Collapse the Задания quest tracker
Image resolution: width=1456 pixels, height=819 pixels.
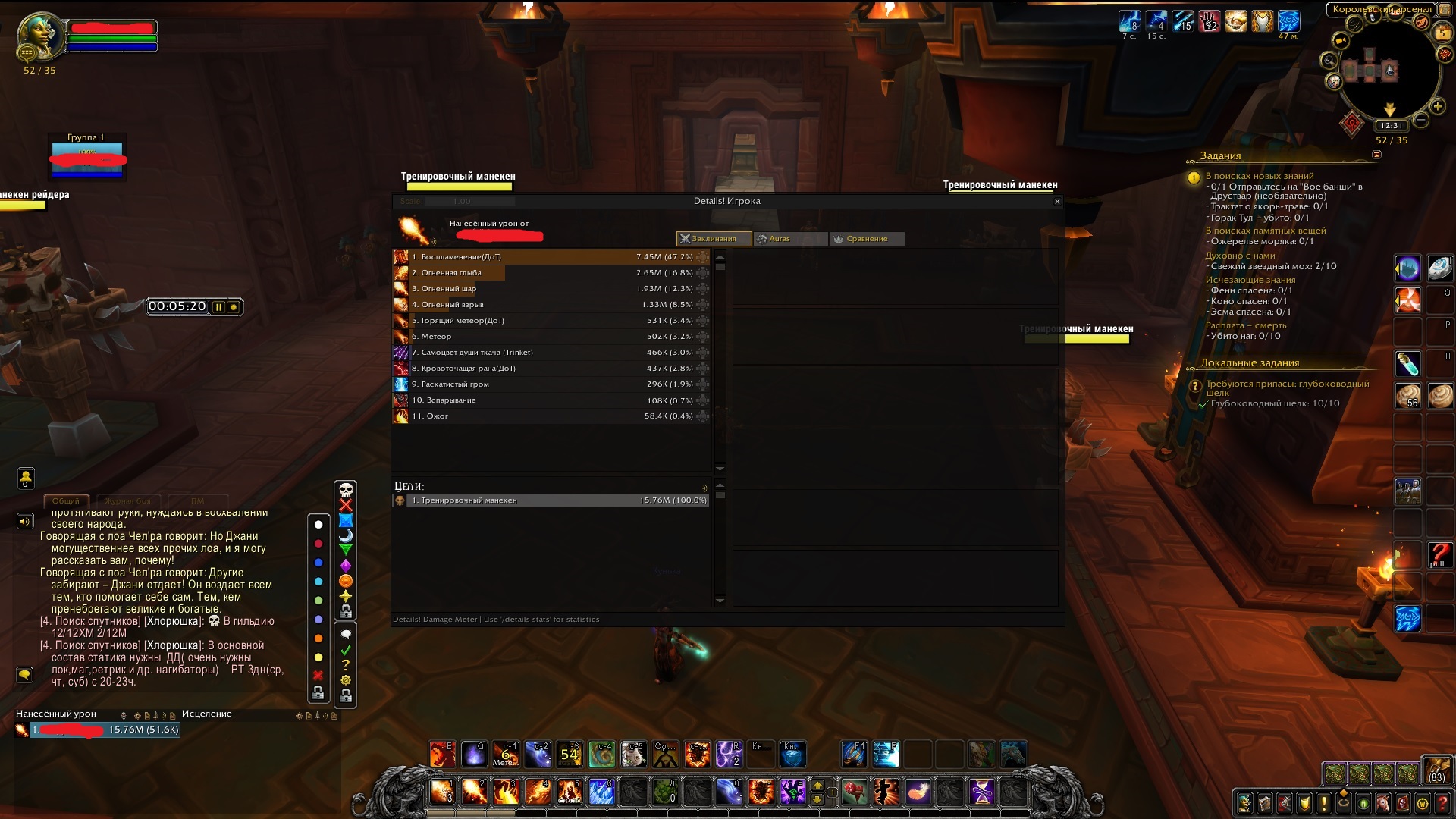point(1376,155)
